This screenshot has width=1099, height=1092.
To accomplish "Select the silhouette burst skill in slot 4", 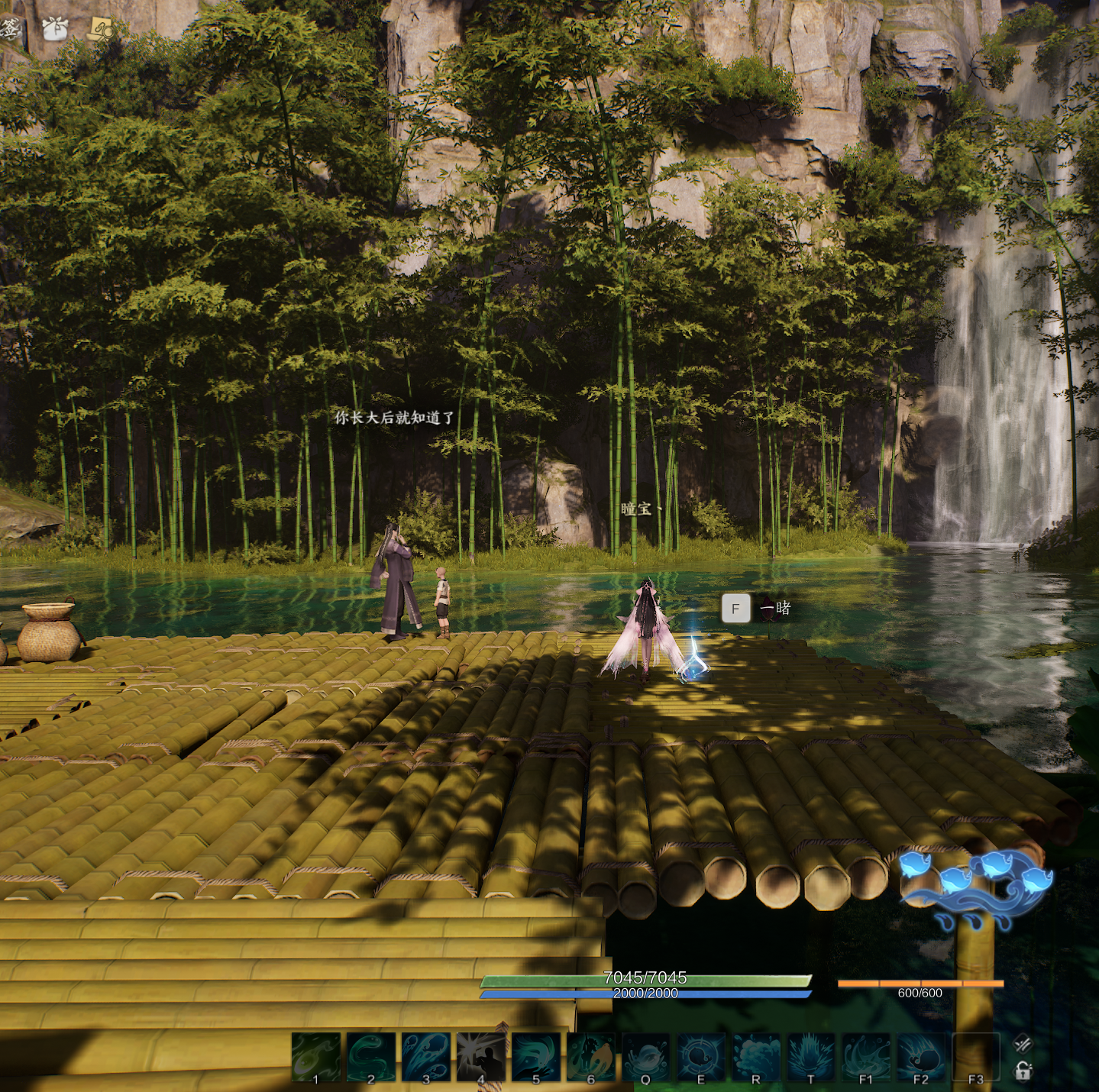I will pyautogui.click(x=481, y=1057).
